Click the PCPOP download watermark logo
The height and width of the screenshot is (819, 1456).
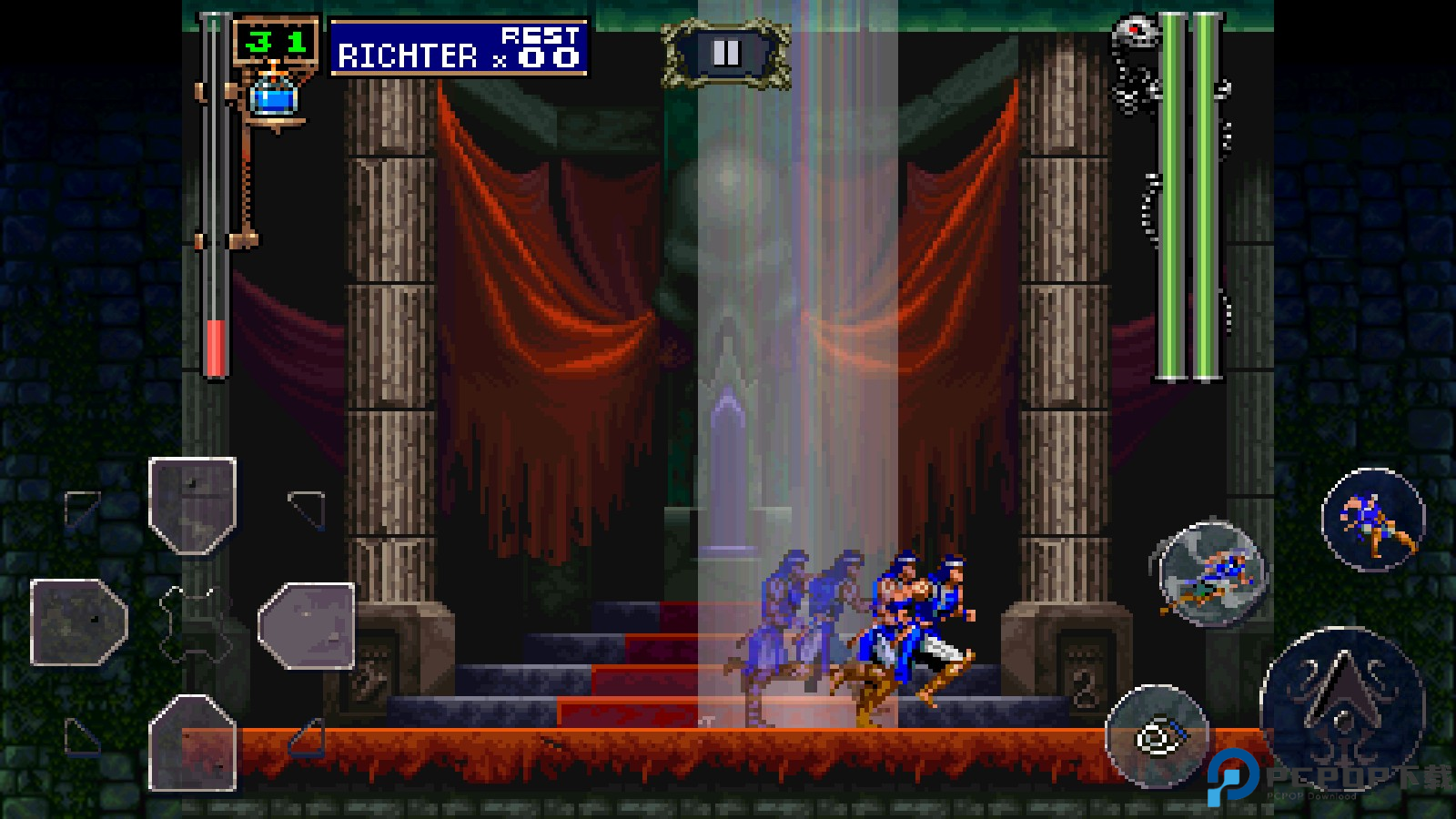coord(1233,776)
